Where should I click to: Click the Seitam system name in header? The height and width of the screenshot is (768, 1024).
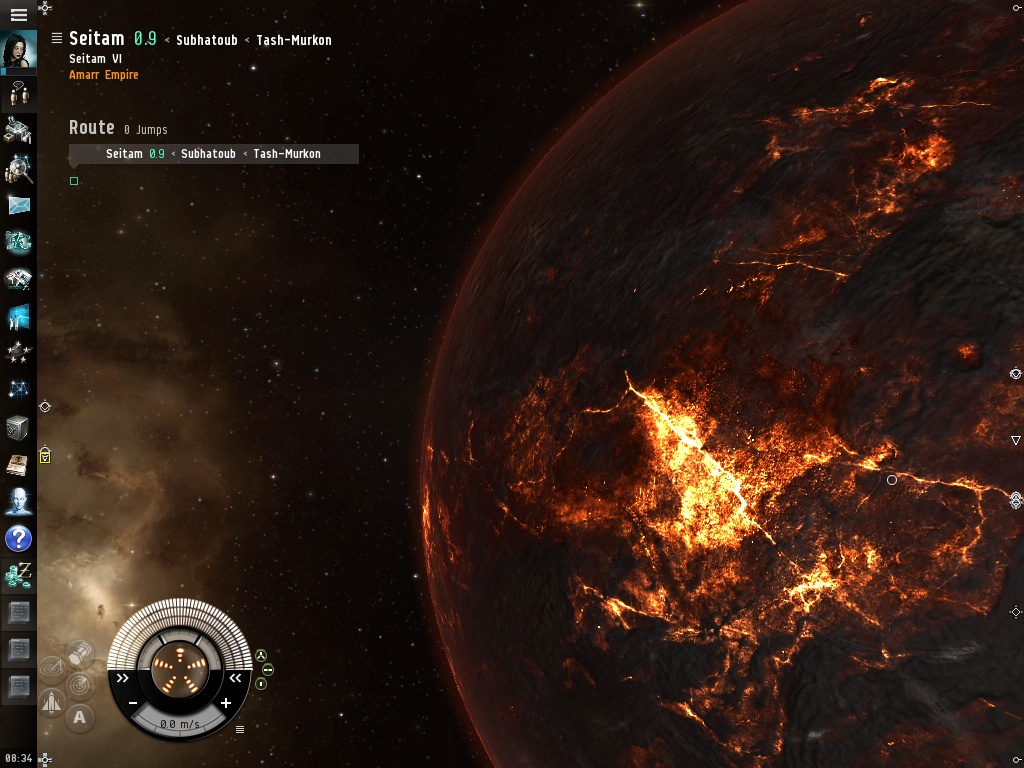(x=97, y=39)
